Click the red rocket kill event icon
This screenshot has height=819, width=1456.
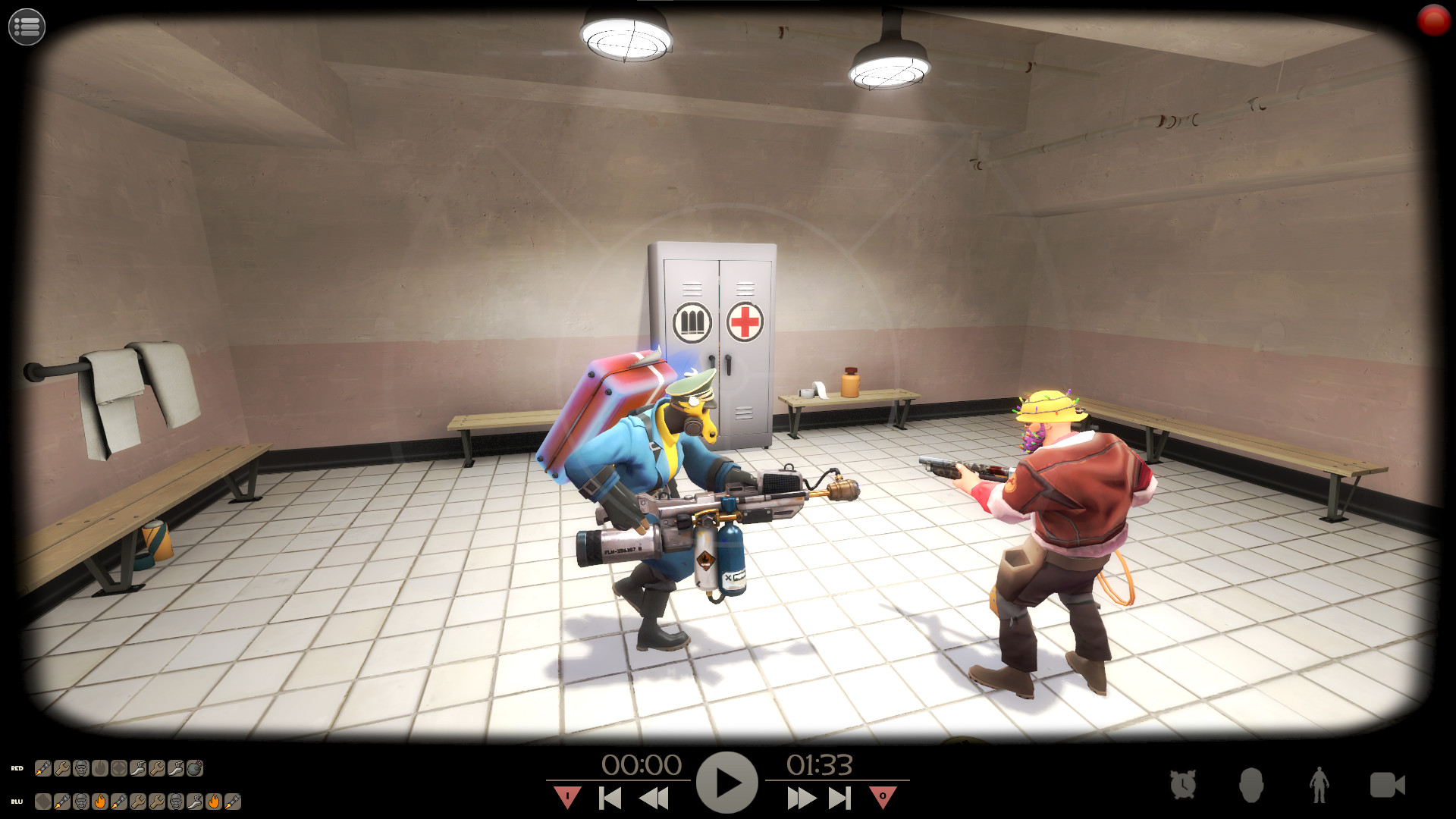[42, 768]
